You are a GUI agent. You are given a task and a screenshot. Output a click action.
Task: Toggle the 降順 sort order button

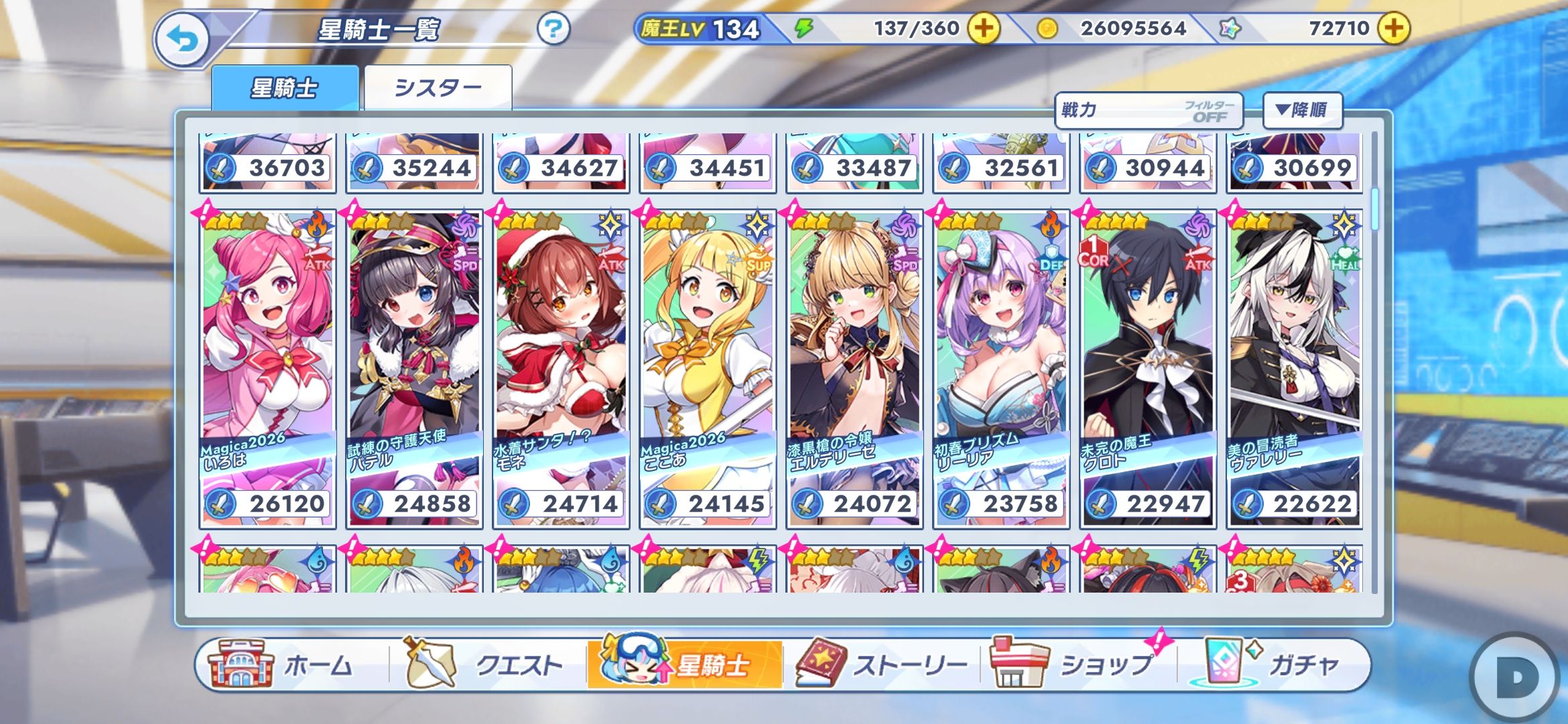pyautogui.click(x=1302, y=111)
